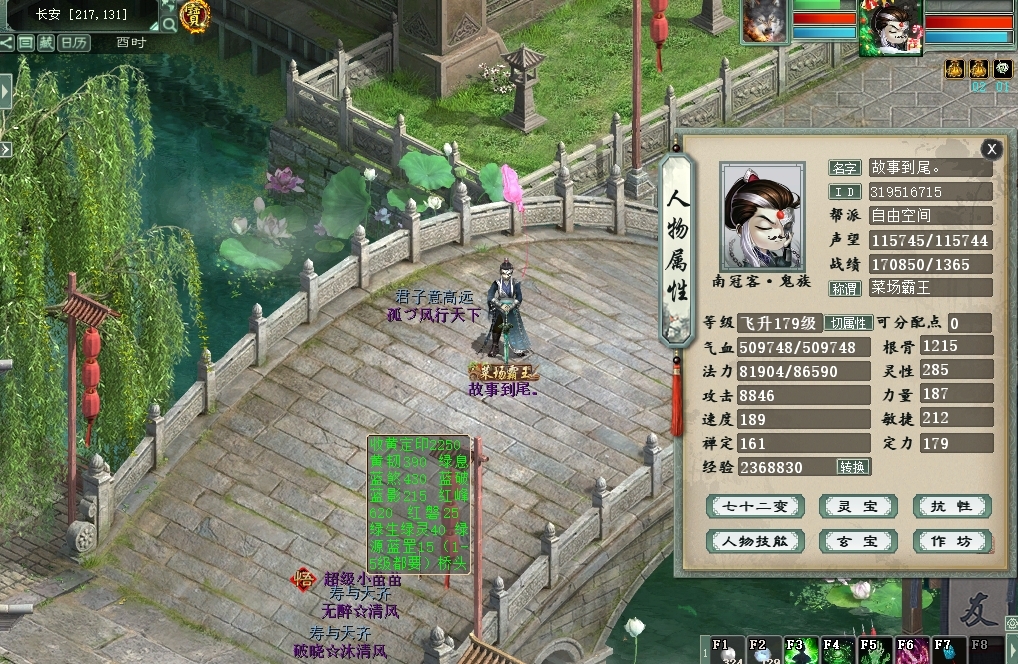
Task: Click the 名字 name label button
Action: click(x=845, y=168)
